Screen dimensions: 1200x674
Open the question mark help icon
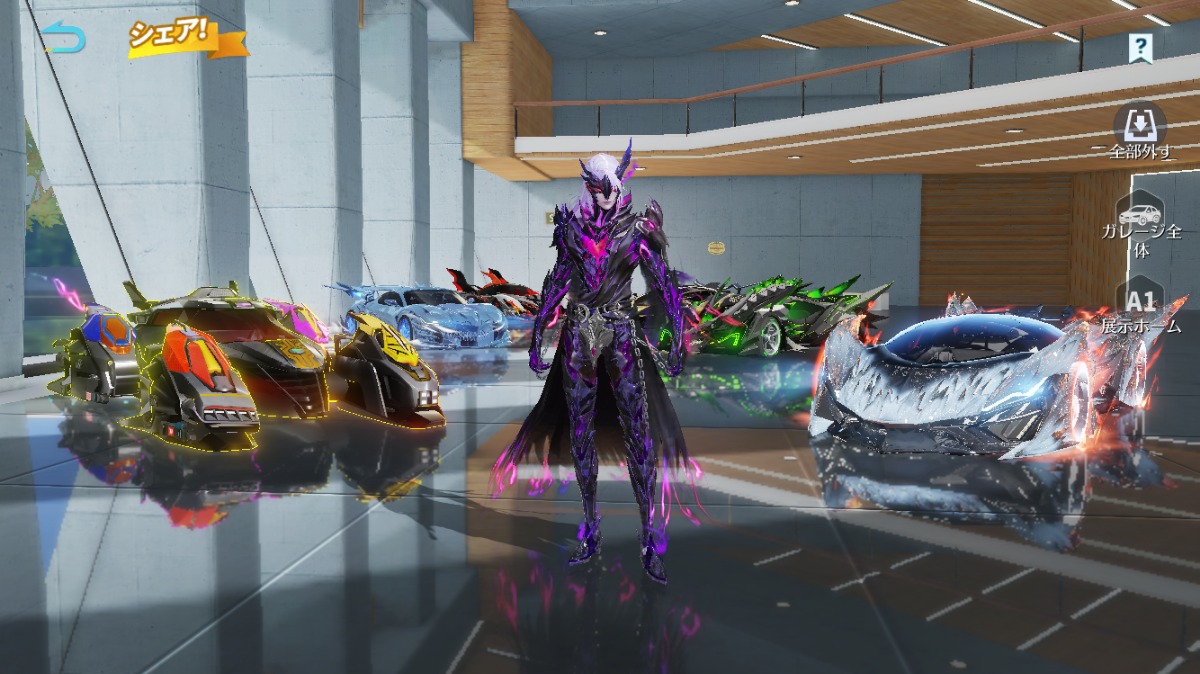[1140, 46]
